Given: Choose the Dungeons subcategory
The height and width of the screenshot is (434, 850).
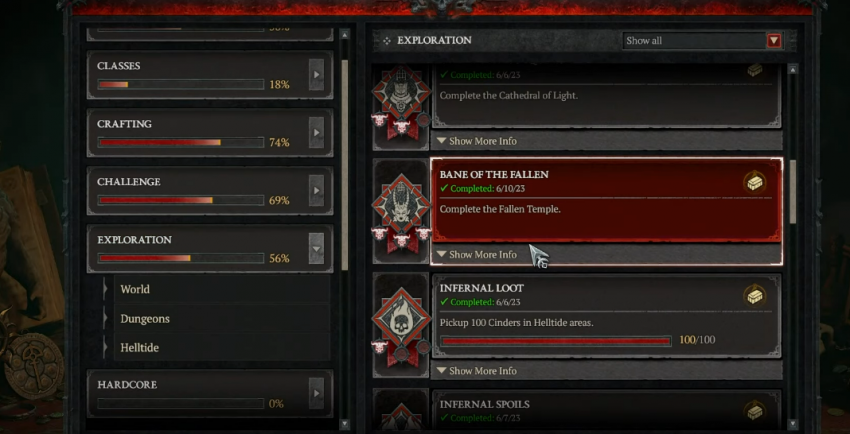Looking at the screenshot, I should (x=145, y=318).
